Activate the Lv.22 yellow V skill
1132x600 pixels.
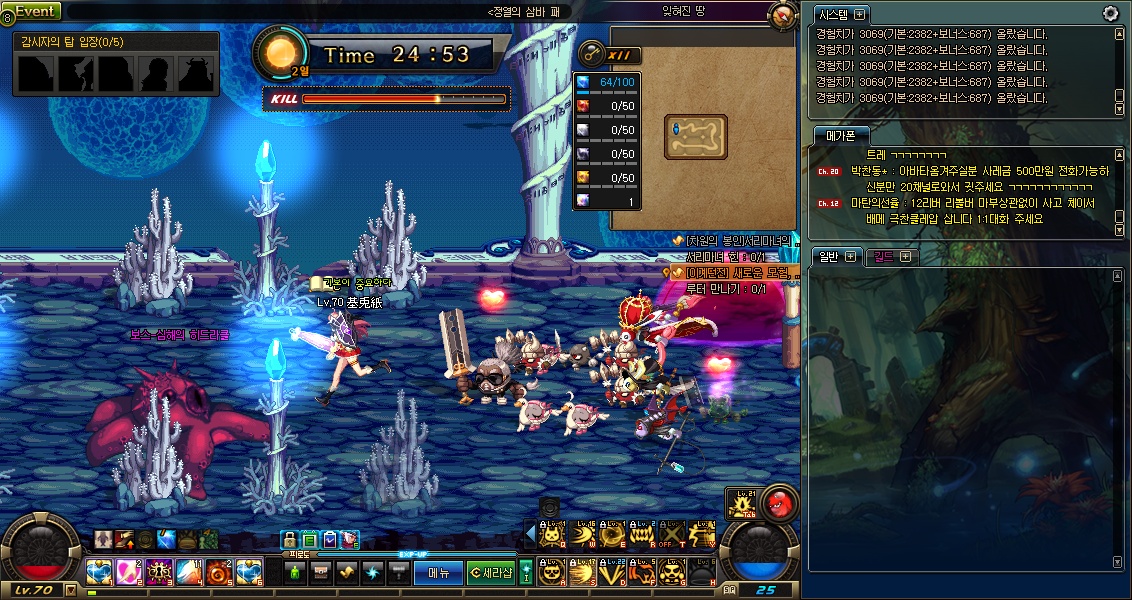pos(612,572)
